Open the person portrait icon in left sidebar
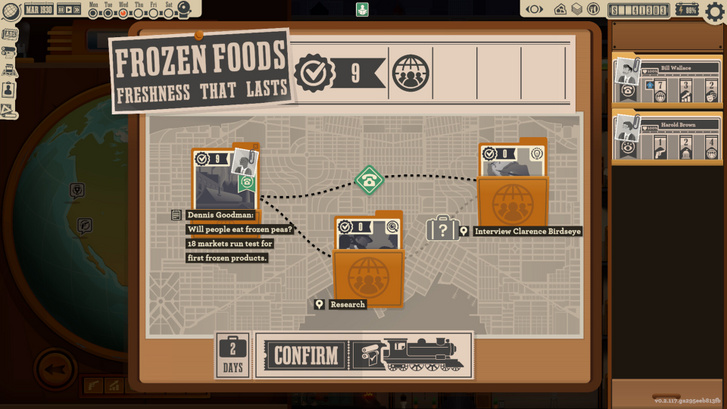Viewport: 727px width, 409px height. (9, 88)
